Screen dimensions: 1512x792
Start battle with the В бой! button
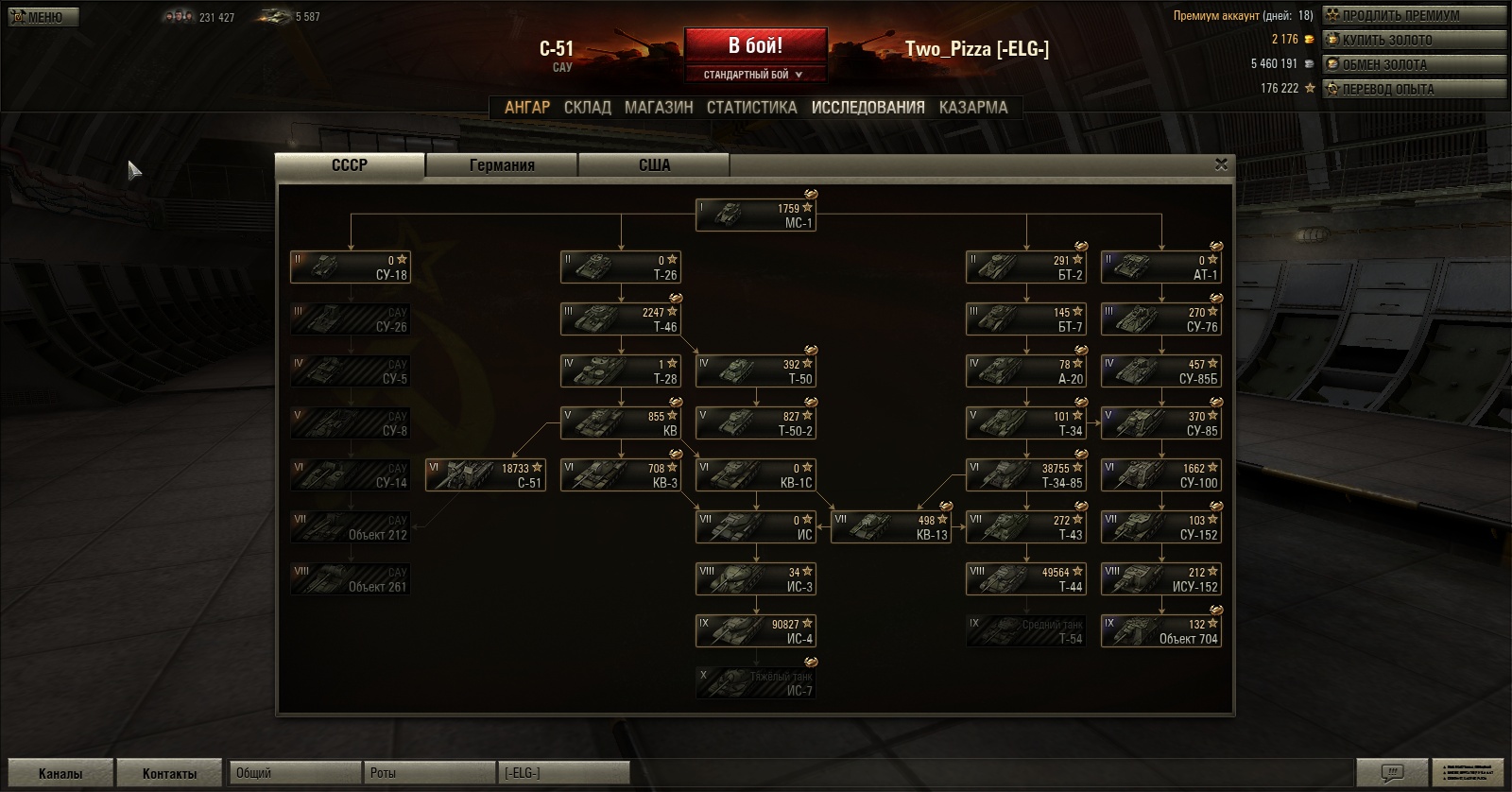click(755, 45)
